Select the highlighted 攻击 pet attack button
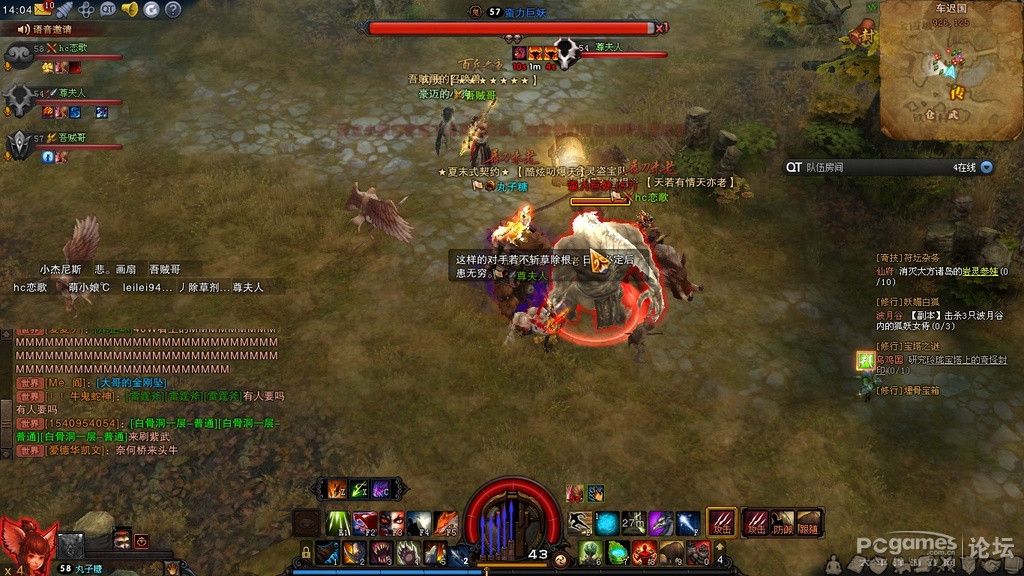Viewport: 1024px width, 576px height. tap(722, 523)
